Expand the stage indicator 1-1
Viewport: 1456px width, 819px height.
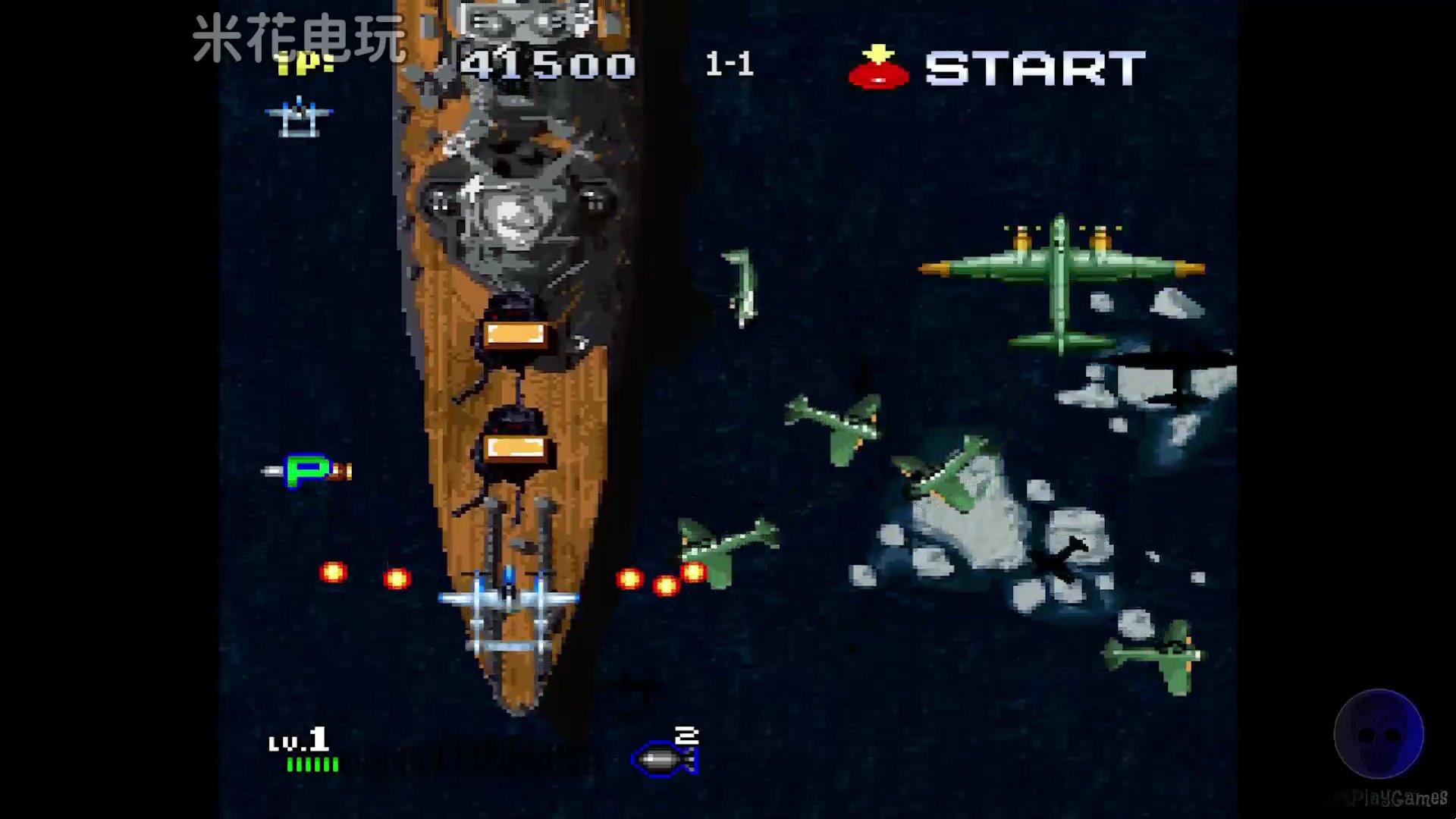(730, 64)
